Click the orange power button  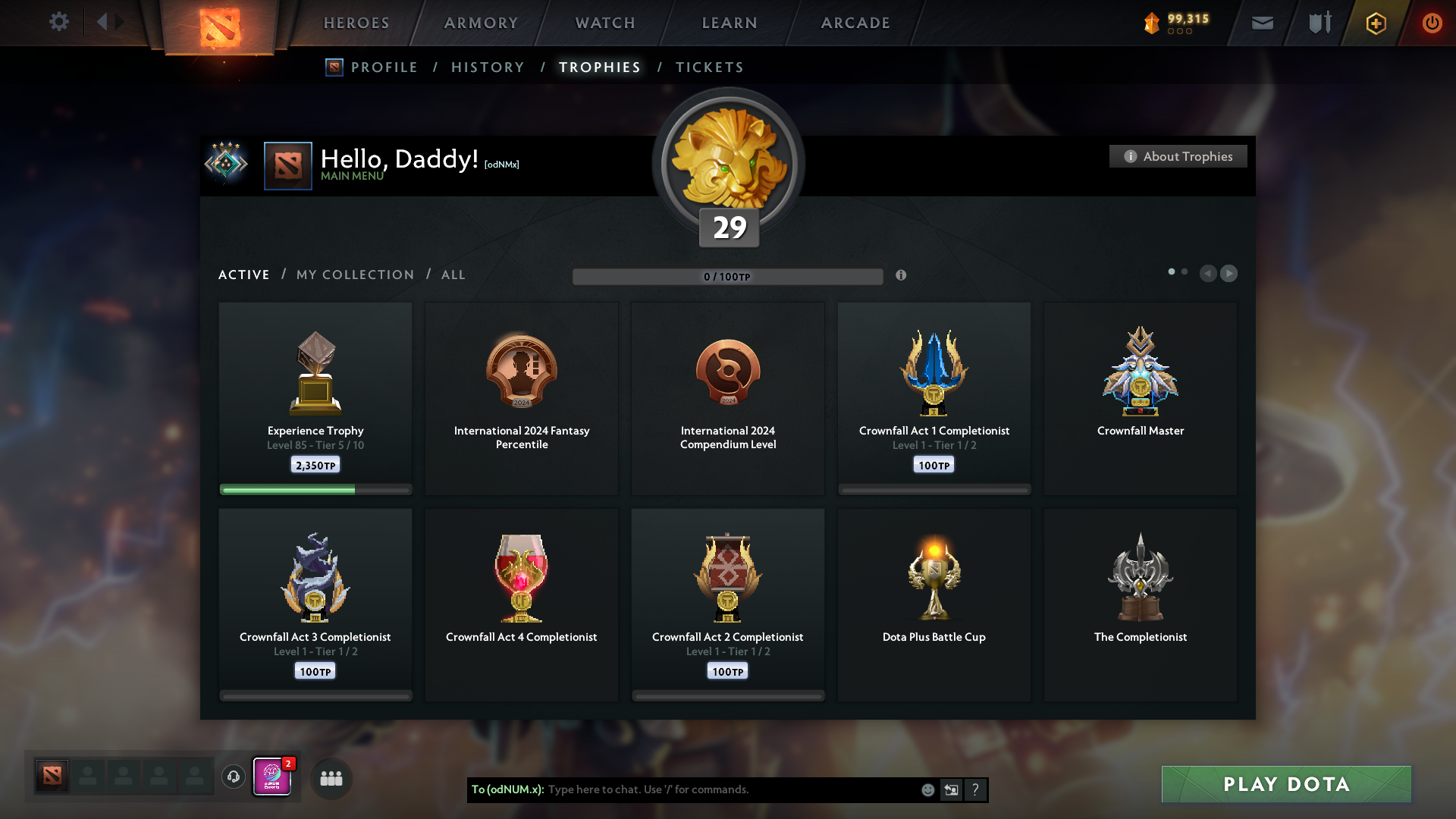[1432, 23]
